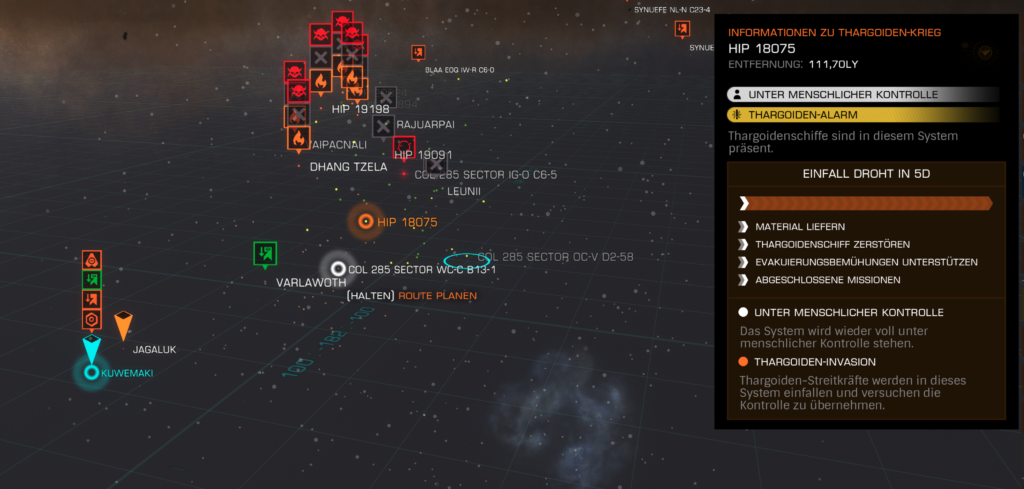Click the grey X marker beside RAJUARPAI
1024x489 pixels.
(383, 125)
